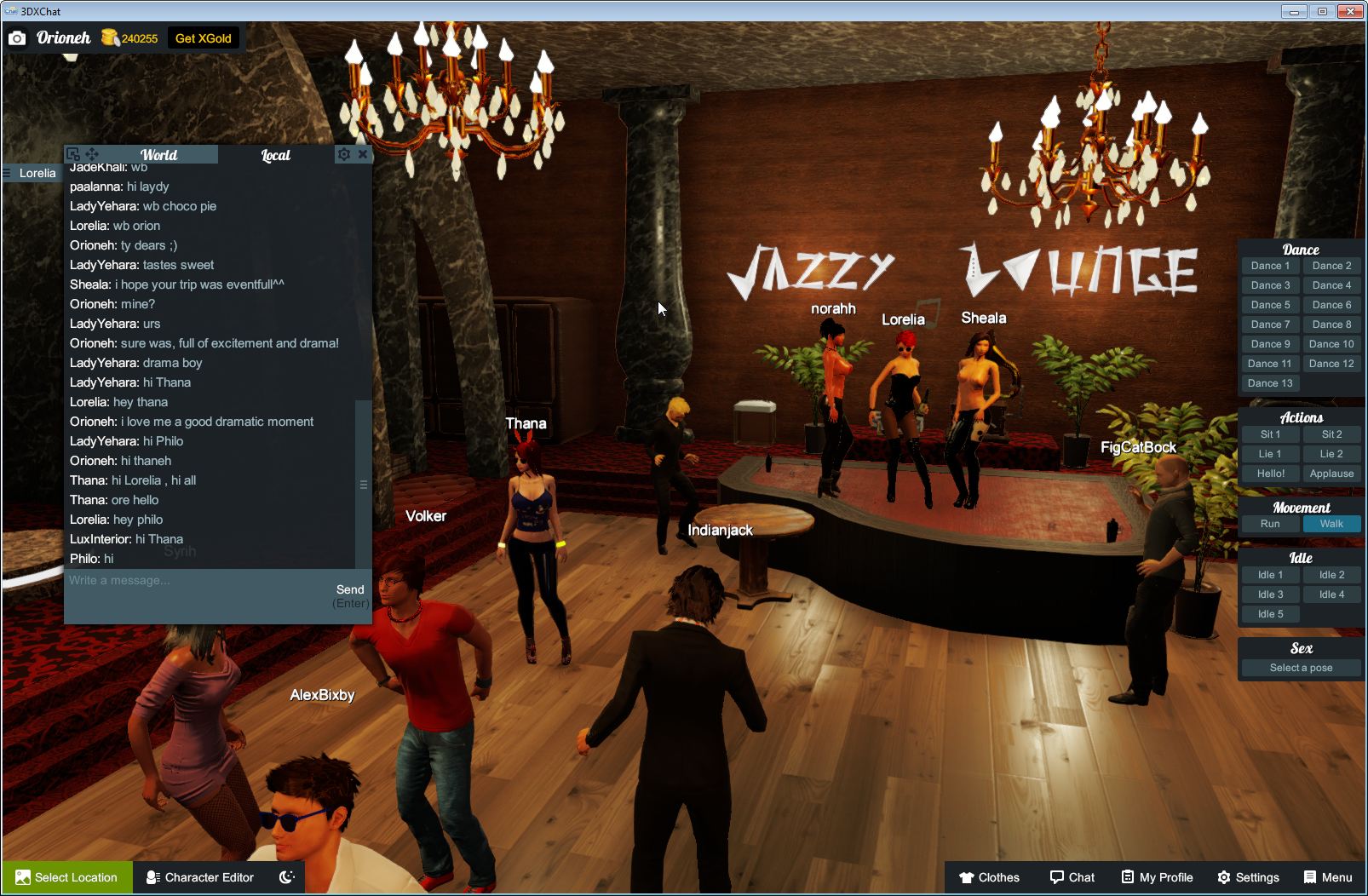Open the Character Editor

click(x=200, y=877)
